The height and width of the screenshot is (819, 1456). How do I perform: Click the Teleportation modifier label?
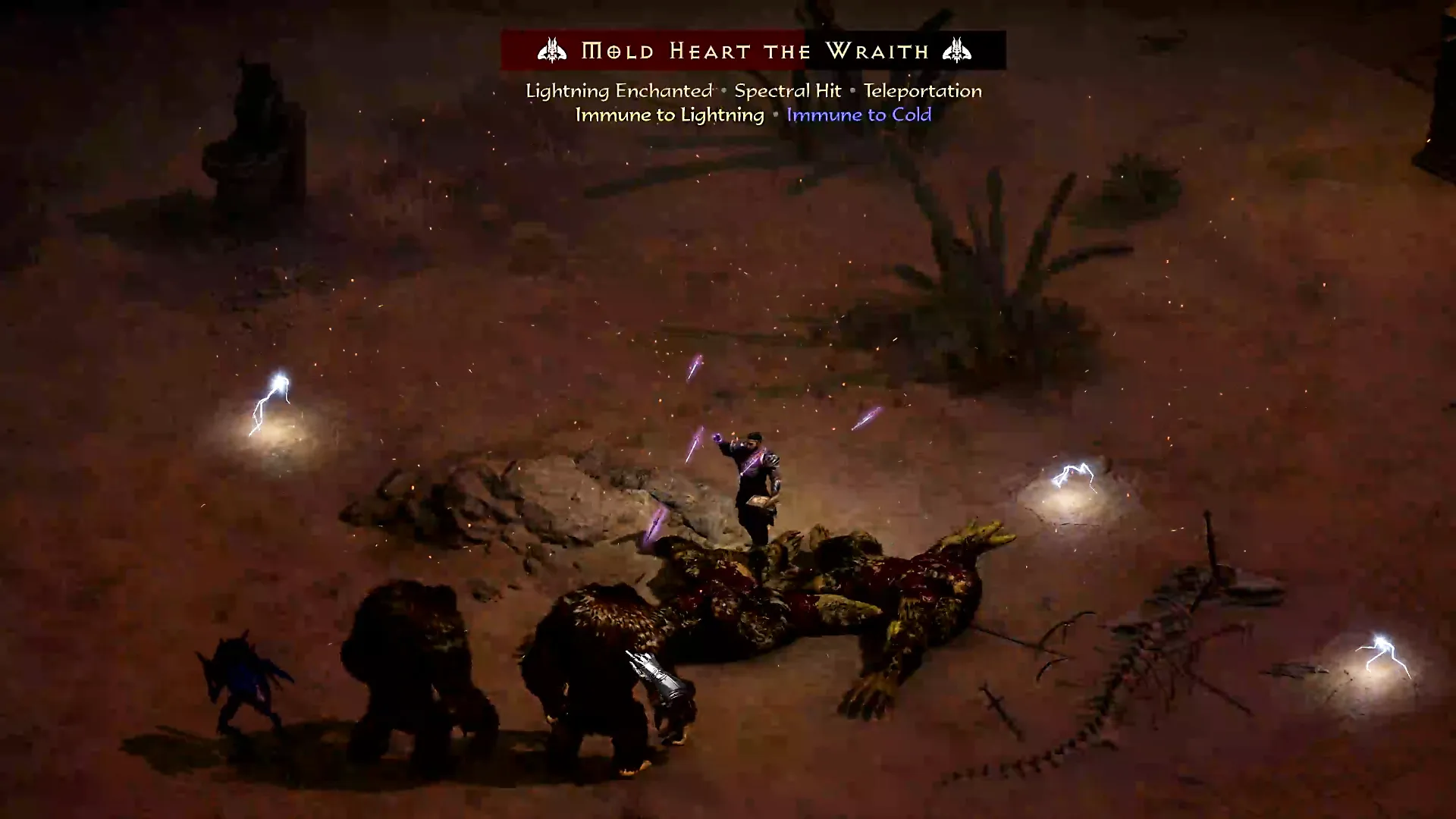point(924,90)
